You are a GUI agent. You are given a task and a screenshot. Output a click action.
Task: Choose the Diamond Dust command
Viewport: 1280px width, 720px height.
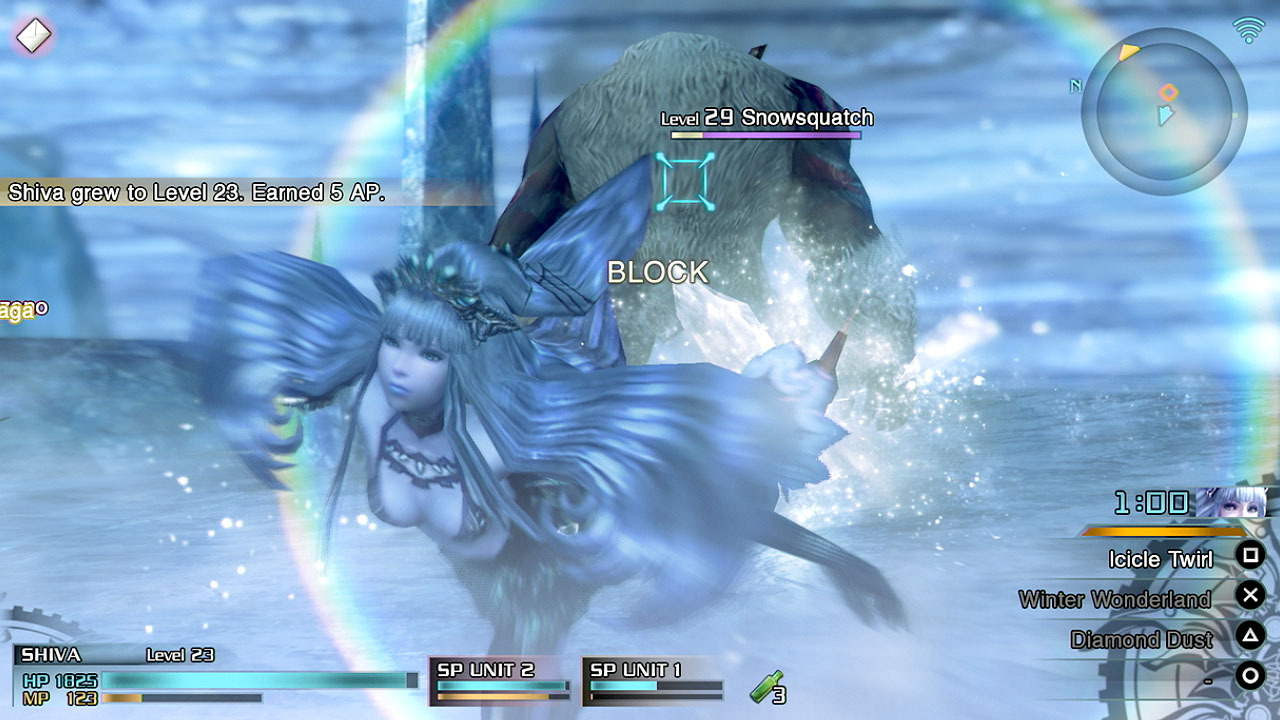coord(1141,639)
